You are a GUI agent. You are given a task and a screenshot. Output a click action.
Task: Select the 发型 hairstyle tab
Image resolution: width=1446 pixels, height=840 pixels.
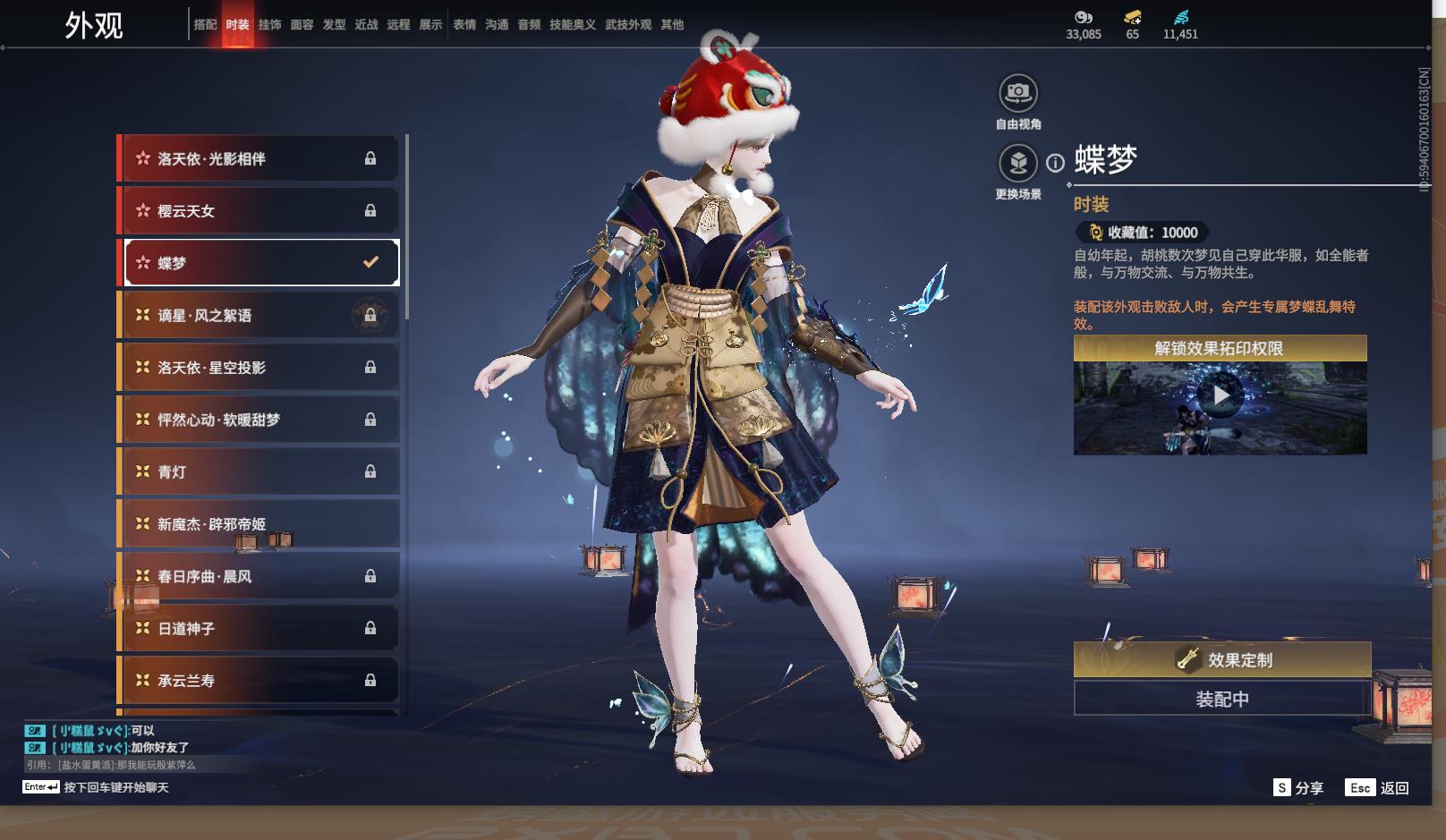pyautogui.click(x=334, y=25)
